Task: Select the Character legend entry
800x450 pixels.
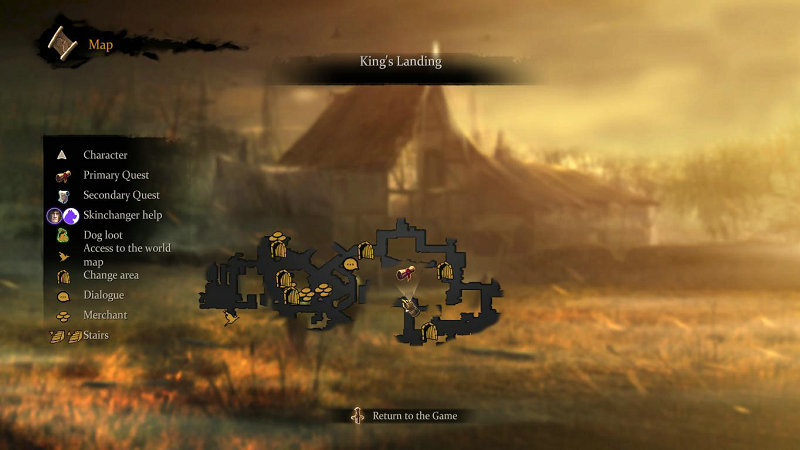Action: (105, 155)
